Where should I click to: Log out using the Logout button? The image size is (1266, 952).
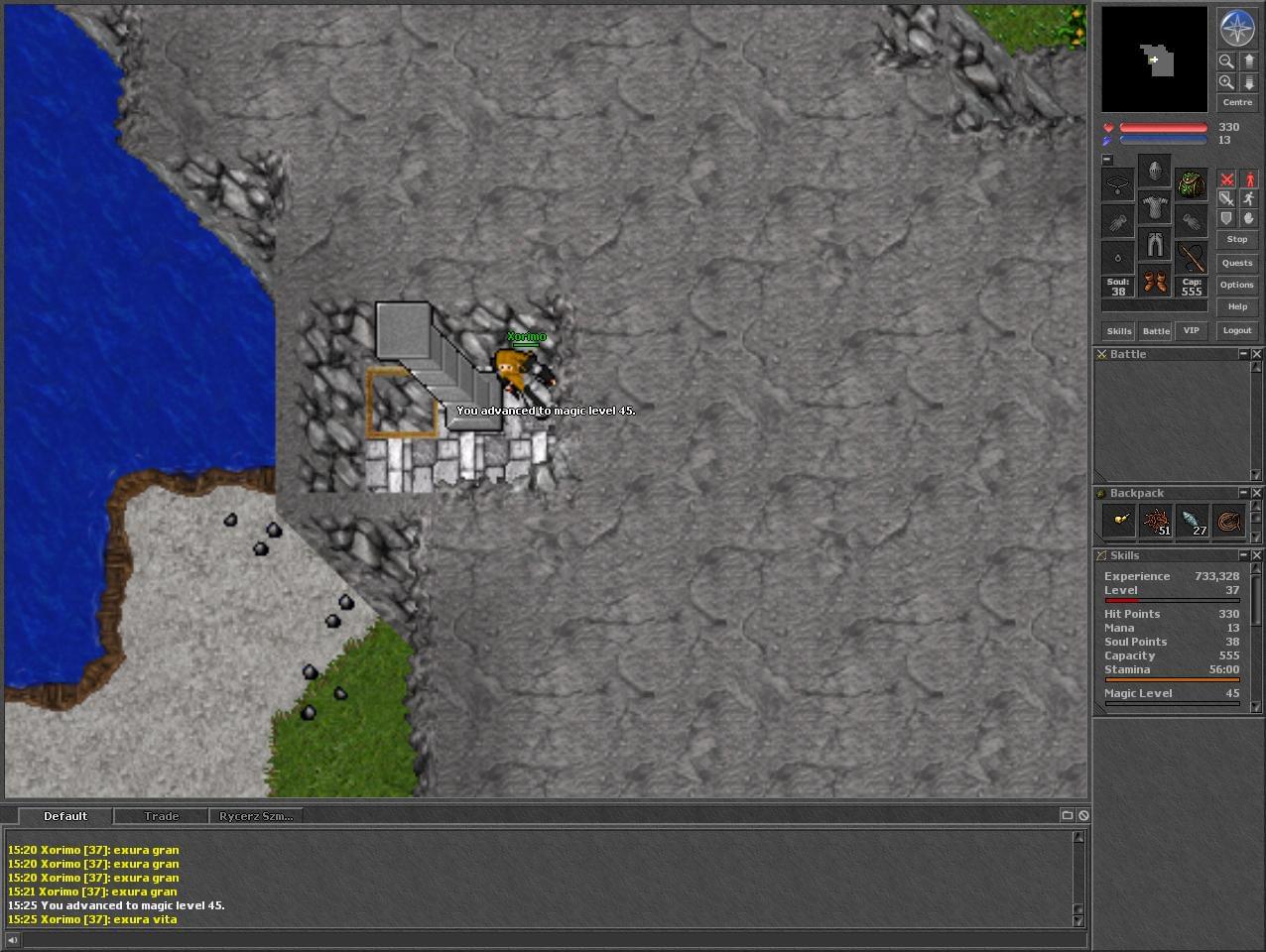1236,330
